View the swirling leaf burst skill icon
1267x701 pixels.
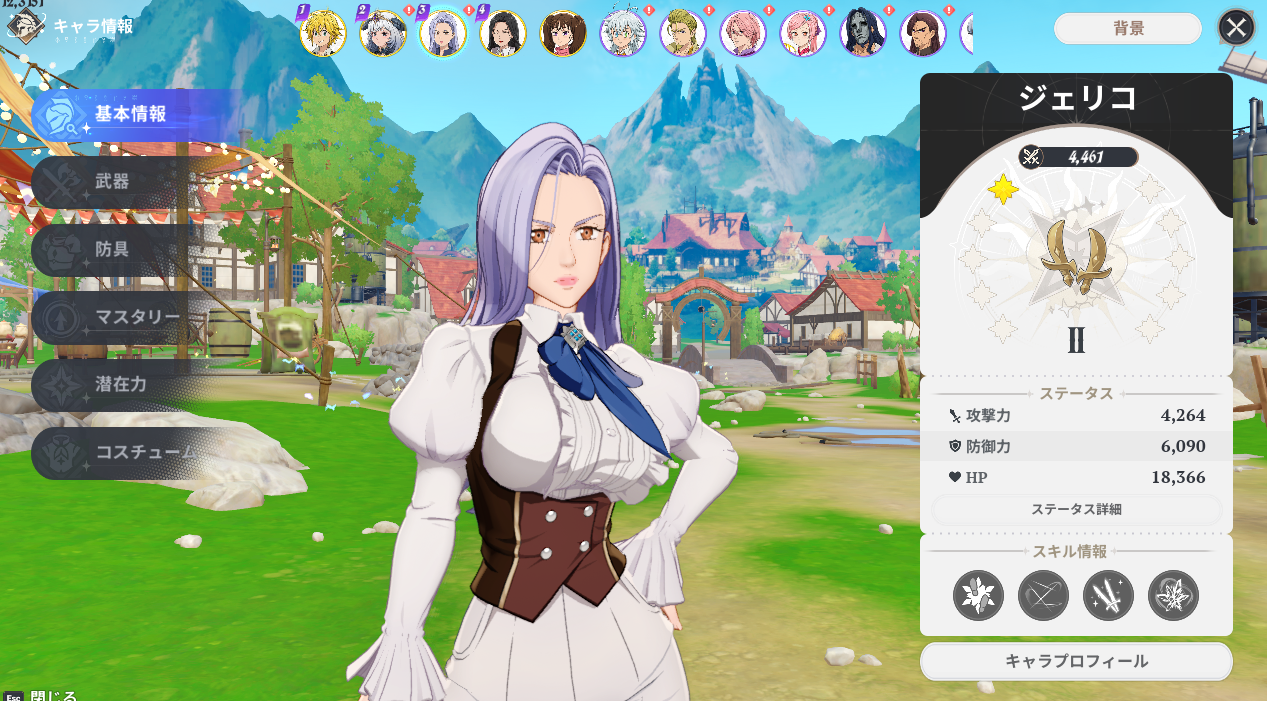1173,595
